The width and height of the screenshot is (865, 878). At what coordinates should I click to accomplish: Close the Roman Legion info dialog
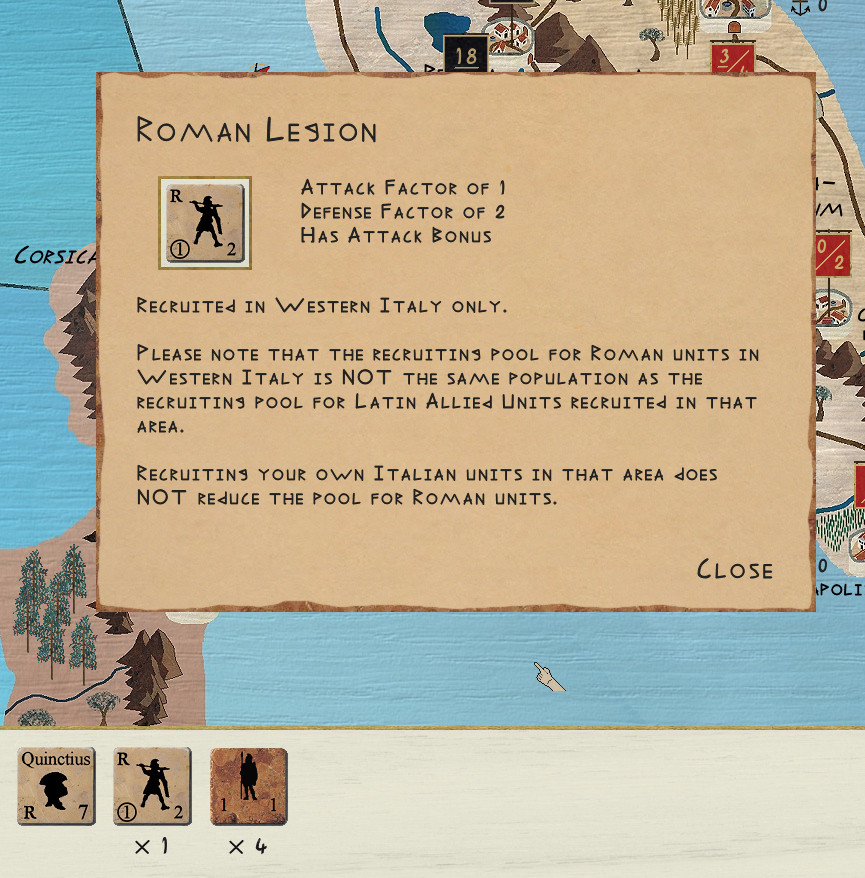click(x=735, y=570)
